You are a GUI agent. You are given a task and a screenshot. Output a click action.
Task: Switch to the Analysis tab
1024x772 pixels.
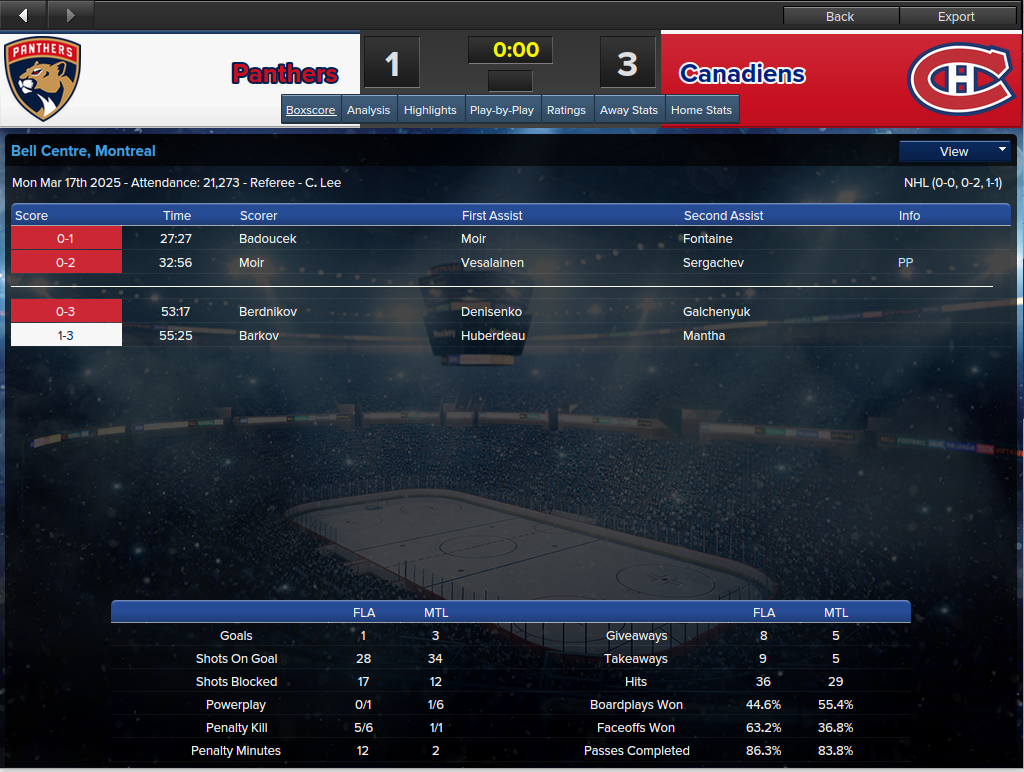point(369,110)
